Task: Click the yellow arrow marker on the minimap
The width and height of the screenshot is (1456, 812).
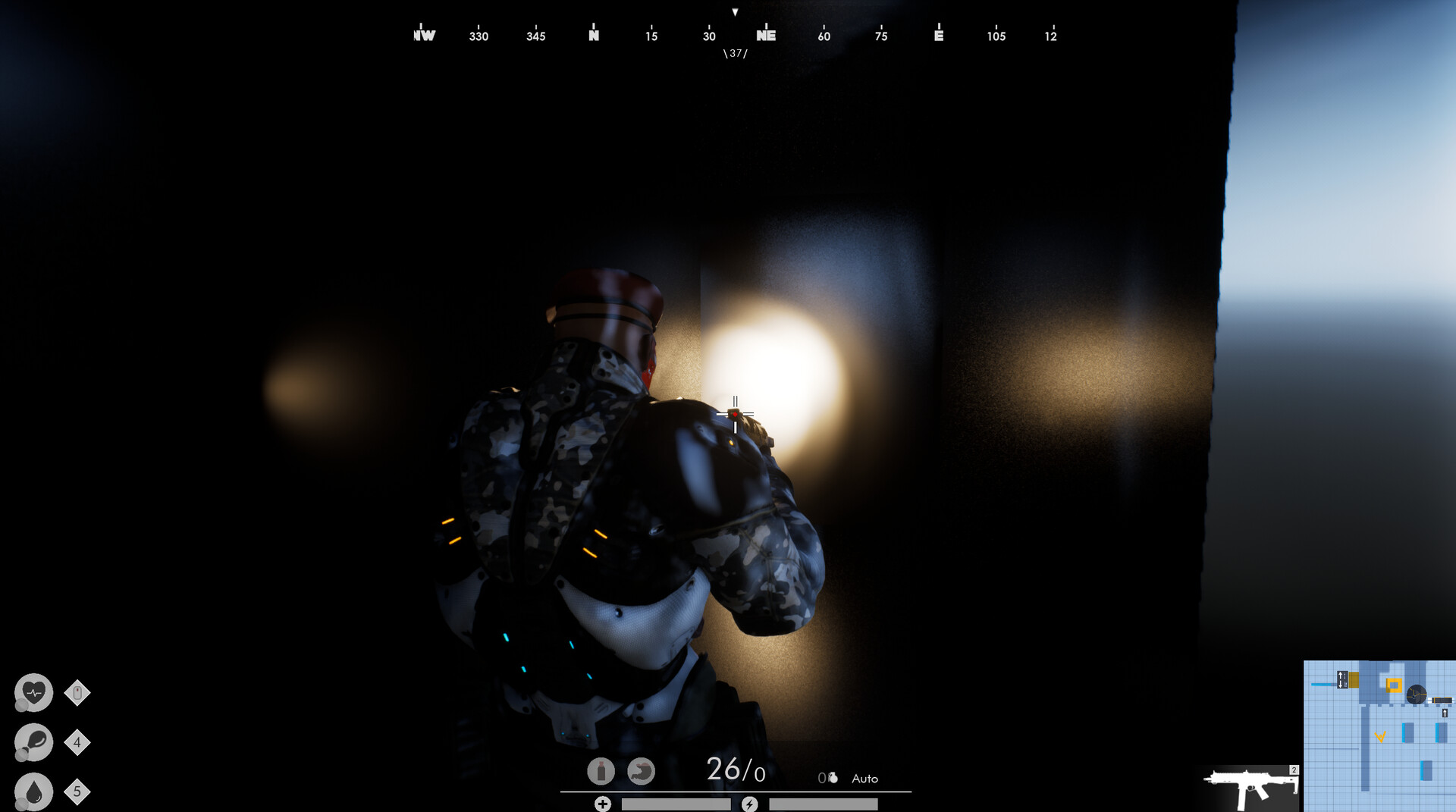Action: (x=1381, y=737)
